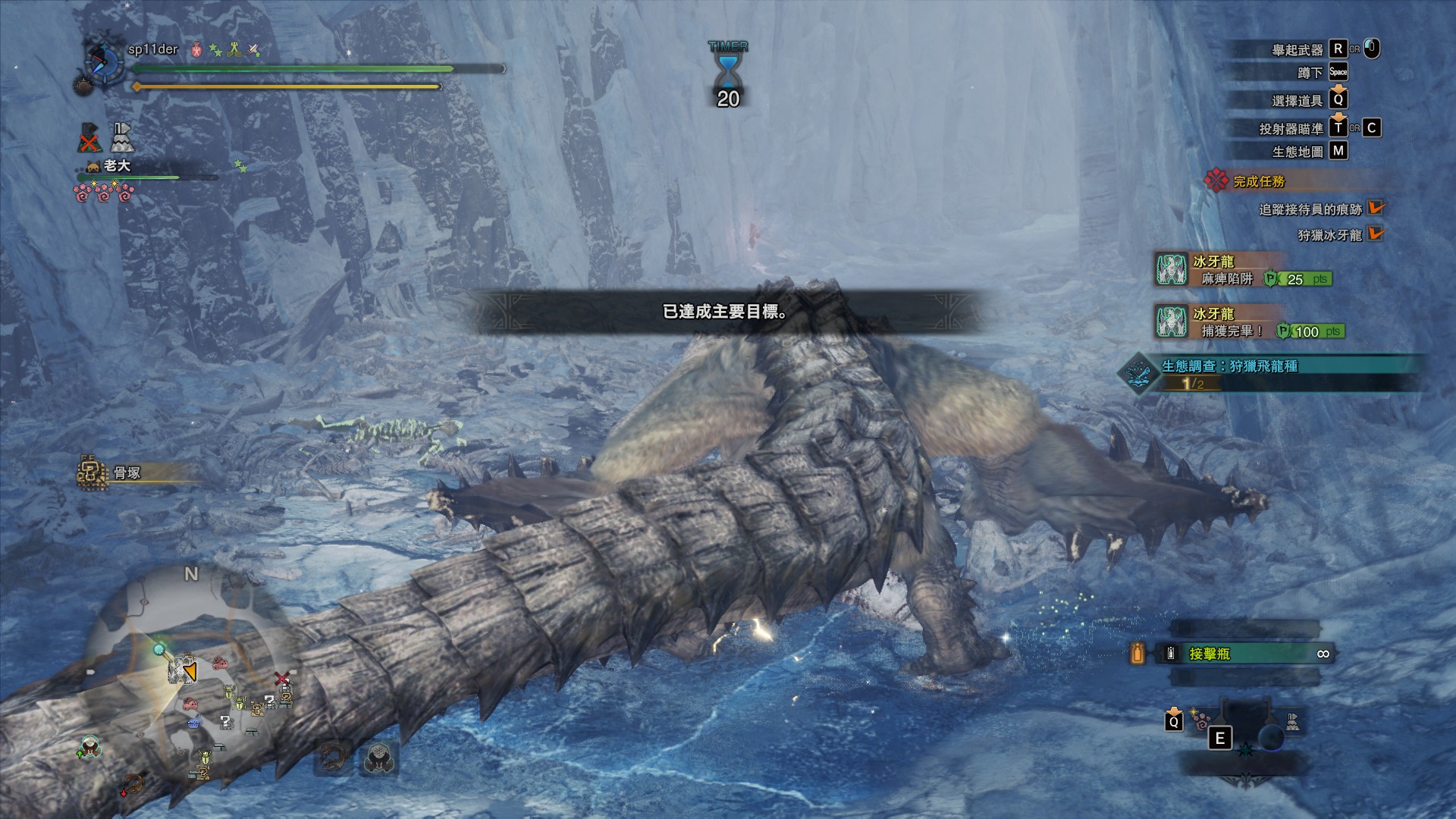Click the red X marker on minimap

pyautogui.click(x=282, y=678)
